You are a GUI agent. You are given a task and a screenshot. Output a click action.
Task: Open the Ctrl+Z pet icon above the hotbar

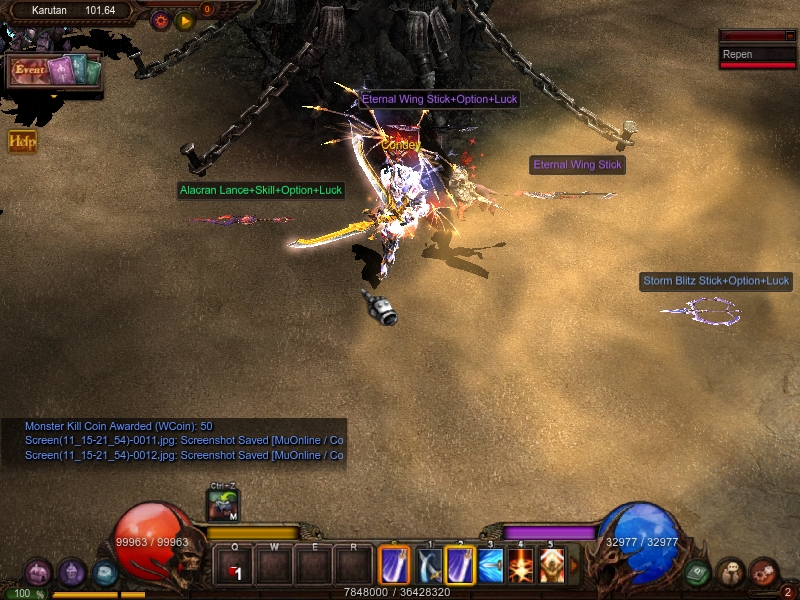coord(222,505)
